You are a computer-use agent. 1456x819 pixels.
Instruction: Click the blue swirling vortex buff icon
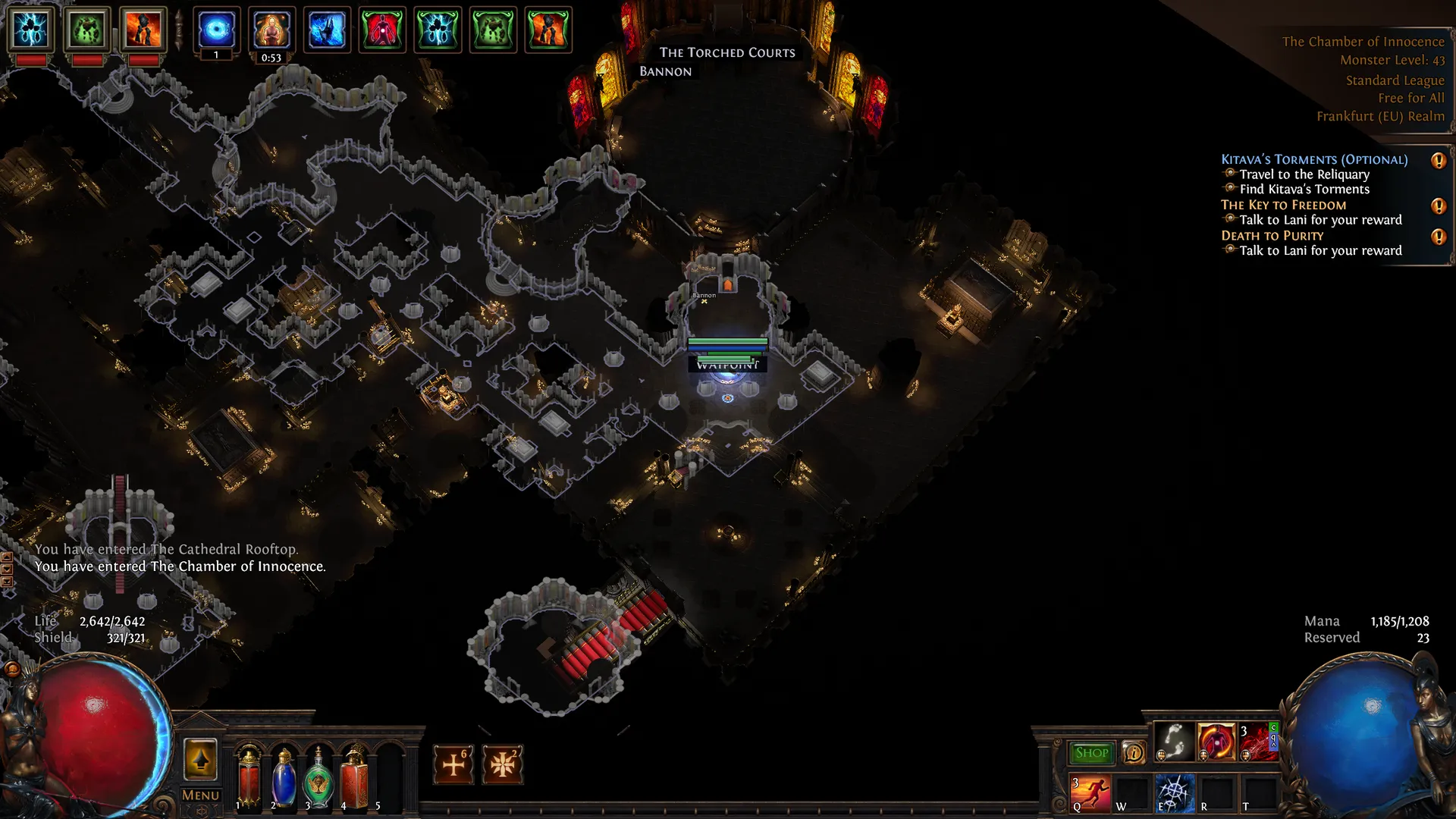pyautogui.click(x=216, y=30)
